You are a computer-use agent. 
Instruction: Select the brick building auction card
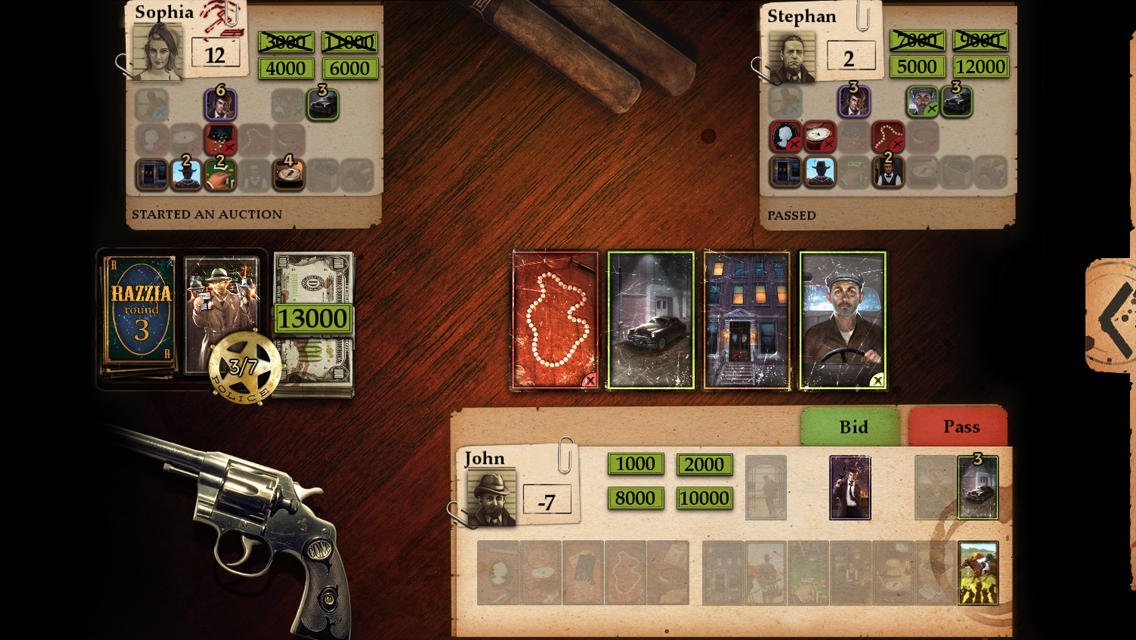747,320
